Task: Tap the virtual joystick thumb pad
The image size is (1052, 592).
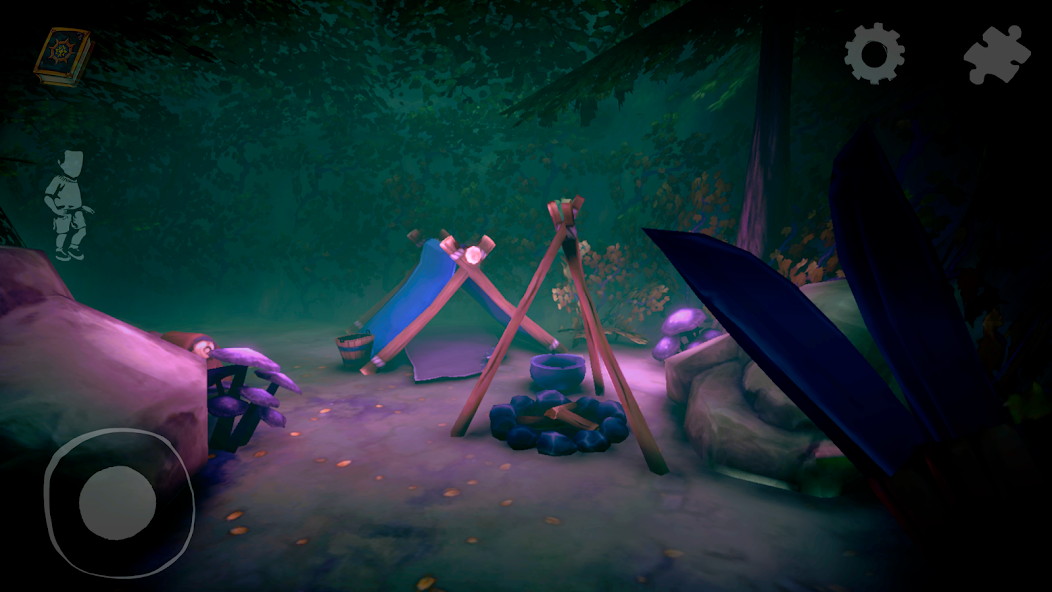Action: [x=117, y=502]
